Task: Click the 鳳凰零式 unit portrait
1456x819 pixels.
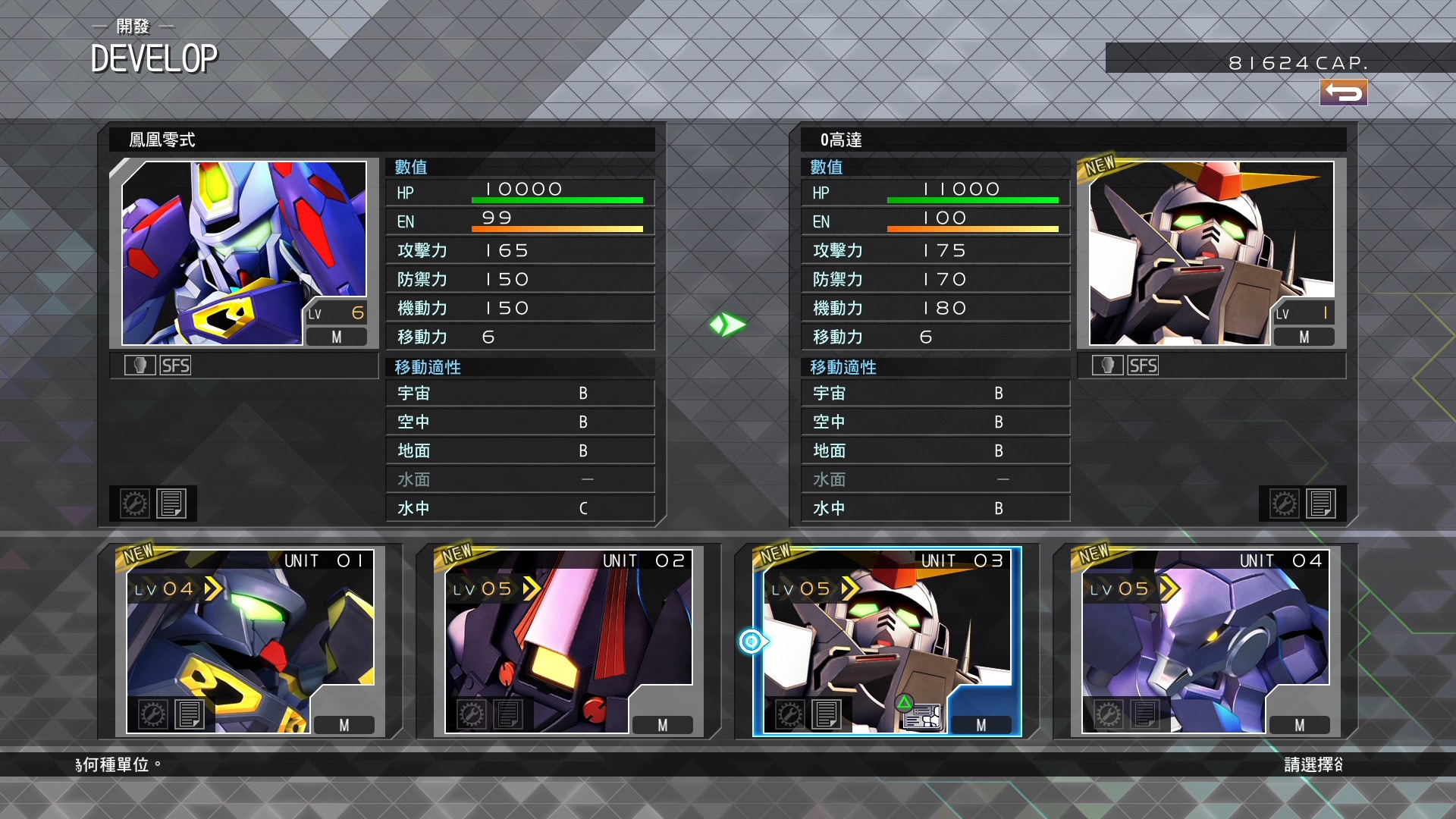Action: [244, 253]
